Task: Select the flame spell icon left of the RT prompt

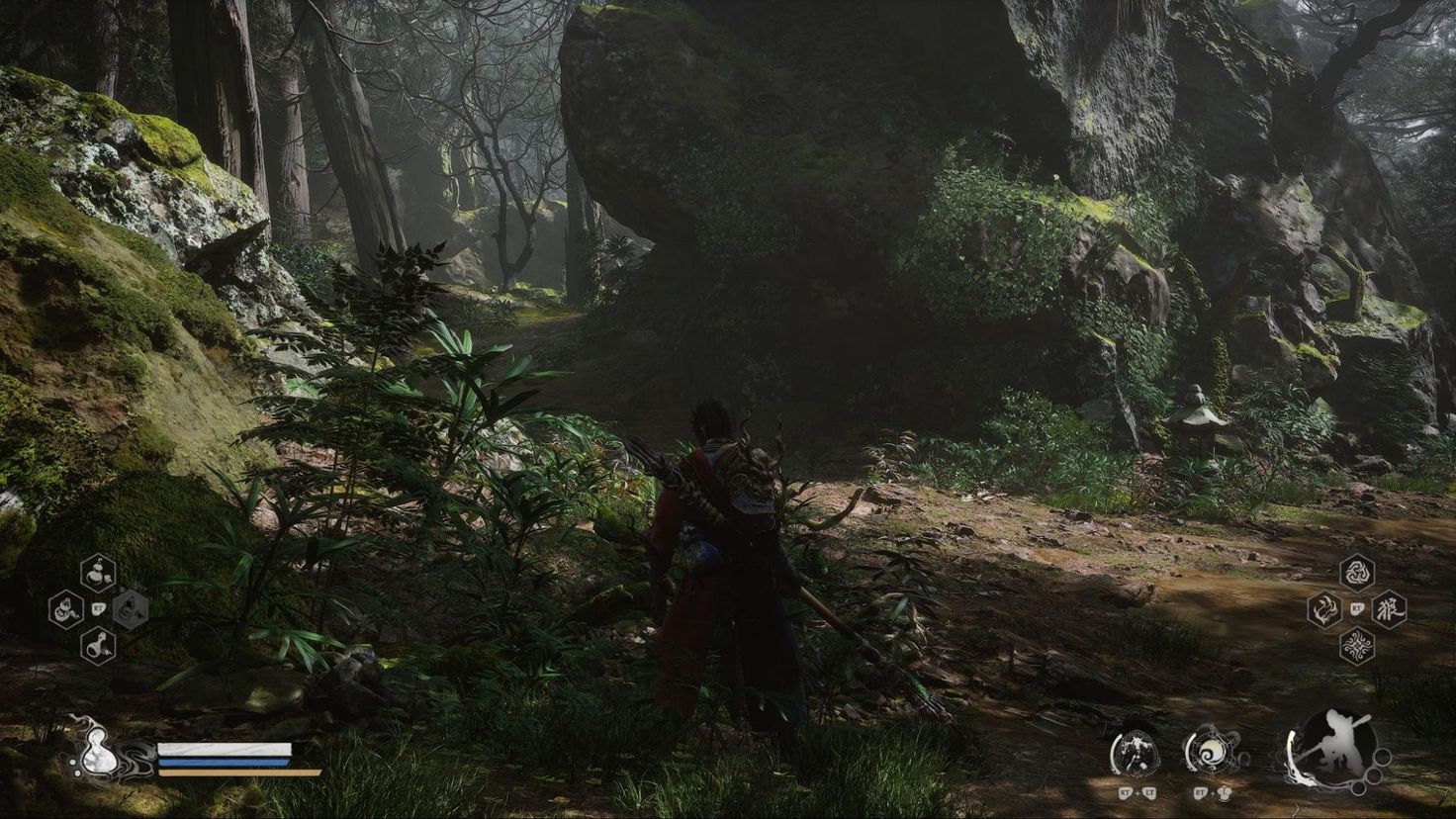Action: [x=1324, y=609]
